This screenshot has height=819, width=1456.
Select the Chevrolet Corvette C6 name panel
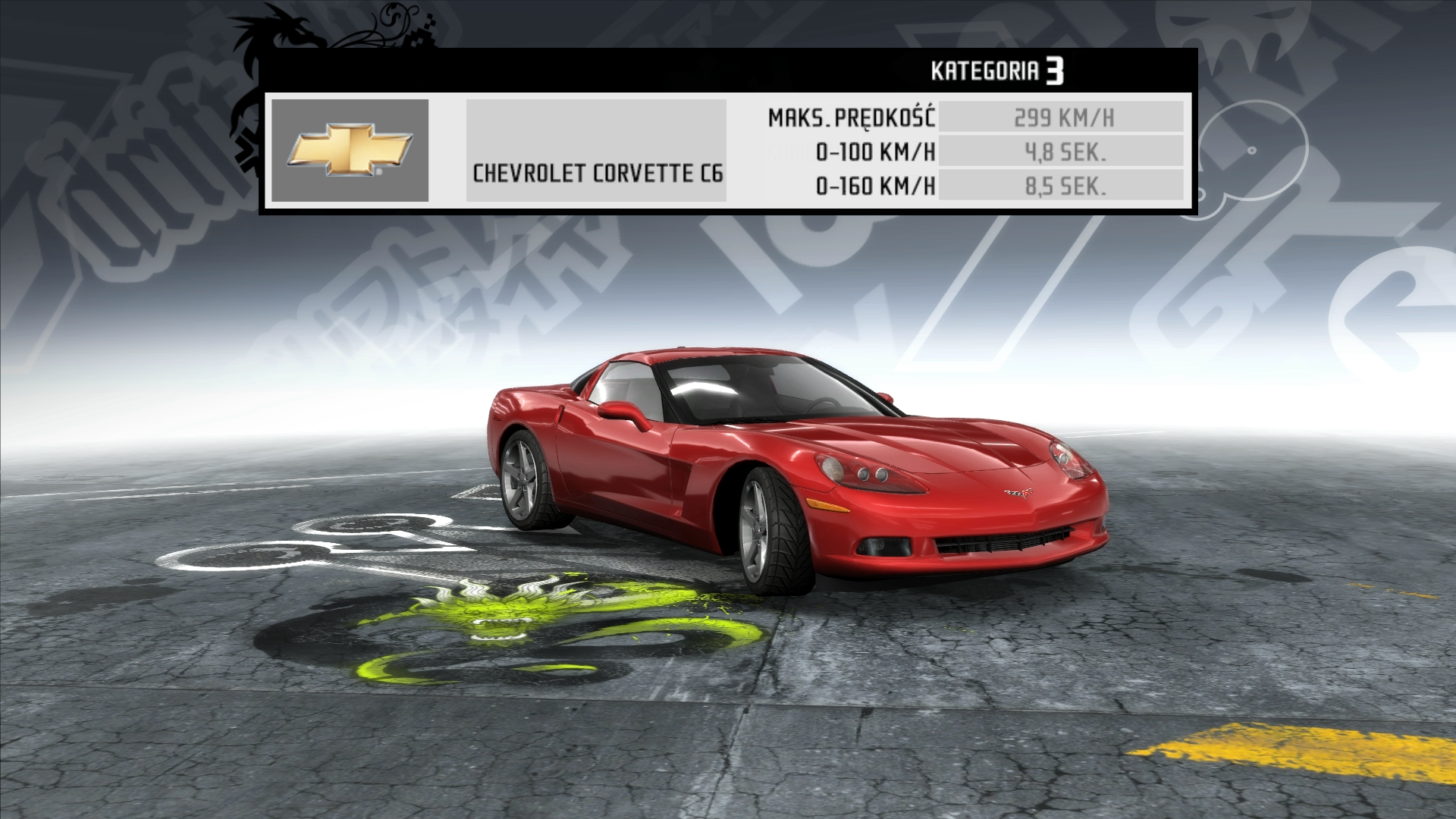click(x=596, y=151)
